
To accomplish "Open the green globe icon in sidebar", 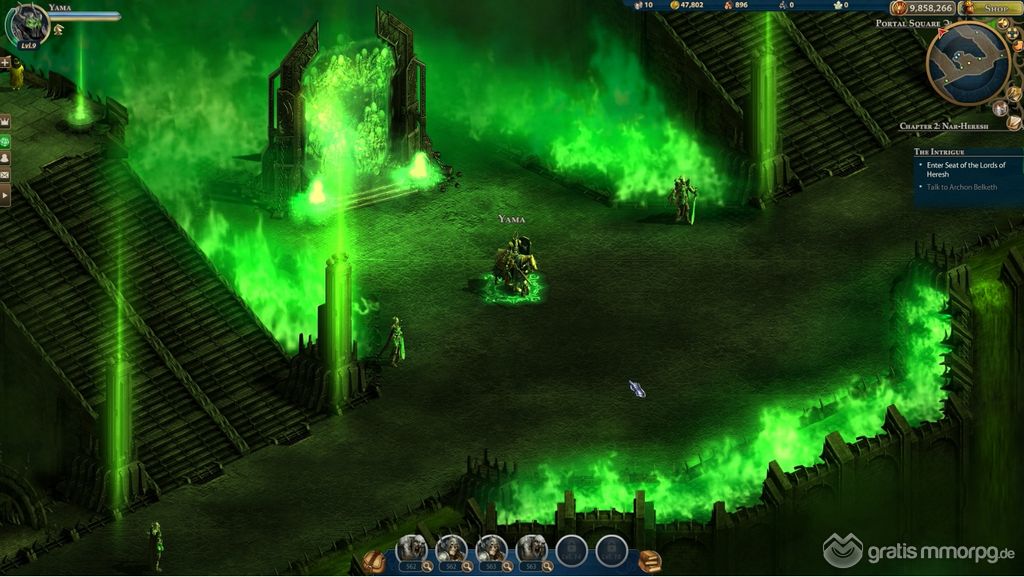I will click(x=5, y=139).
